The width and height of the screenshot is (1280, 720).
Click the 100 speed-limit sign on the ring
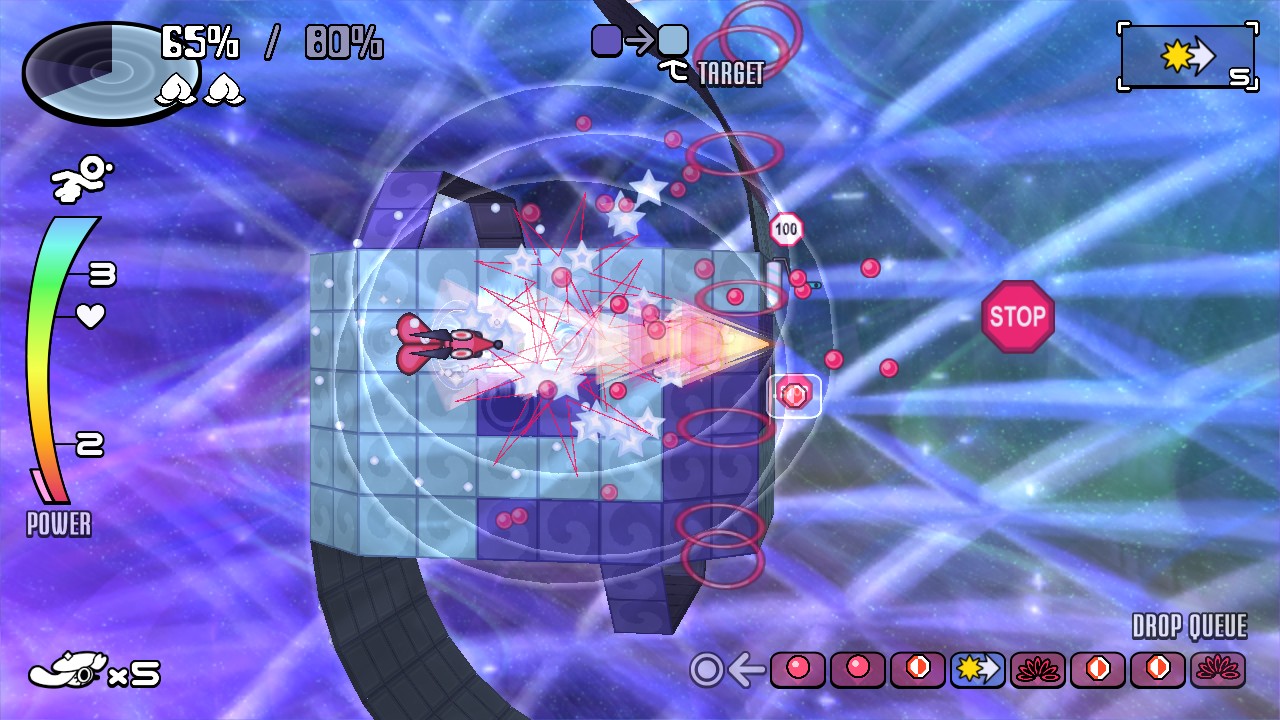pyautogui.click(x=786, y=228)
